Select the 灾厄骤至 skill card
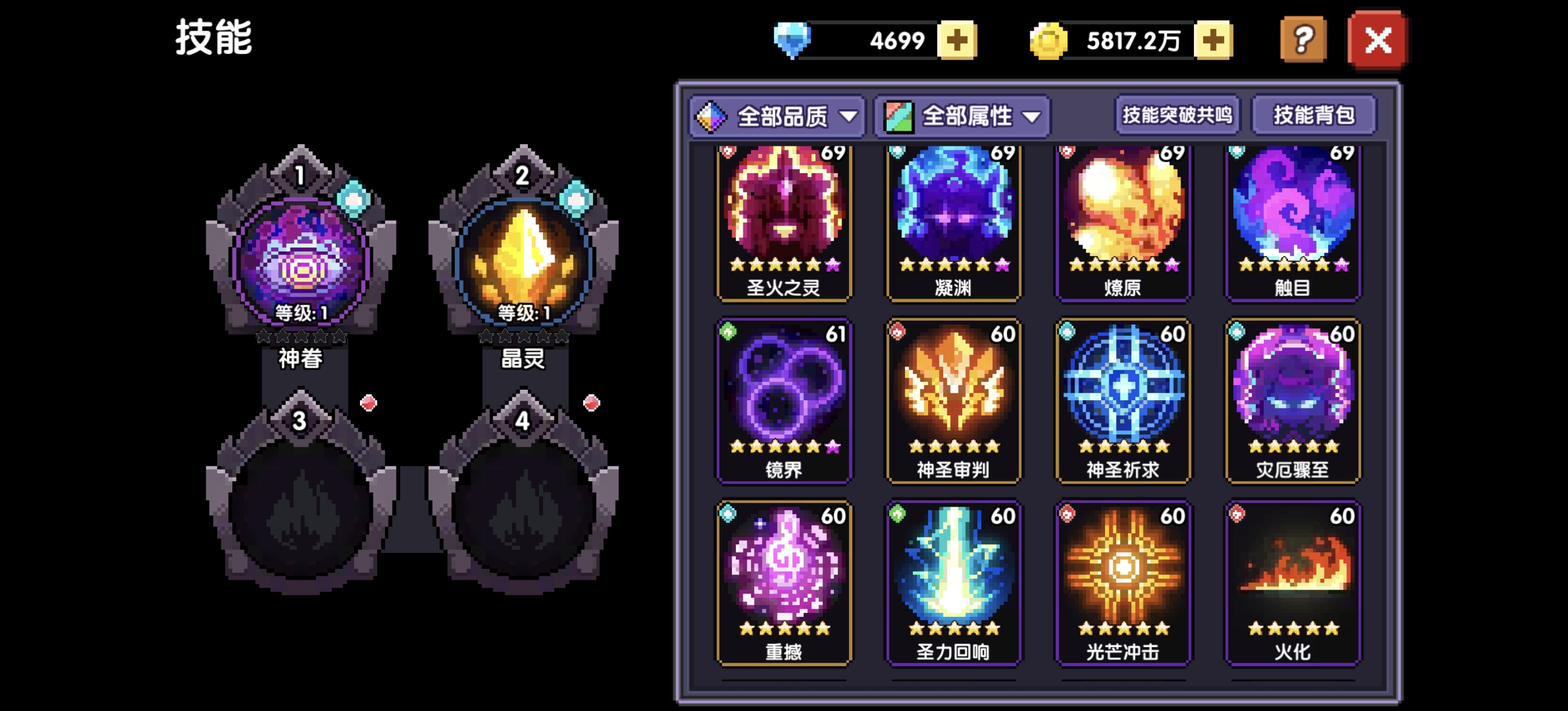The height and width of the screenshot is (711, 1568). pos(1293,400)
